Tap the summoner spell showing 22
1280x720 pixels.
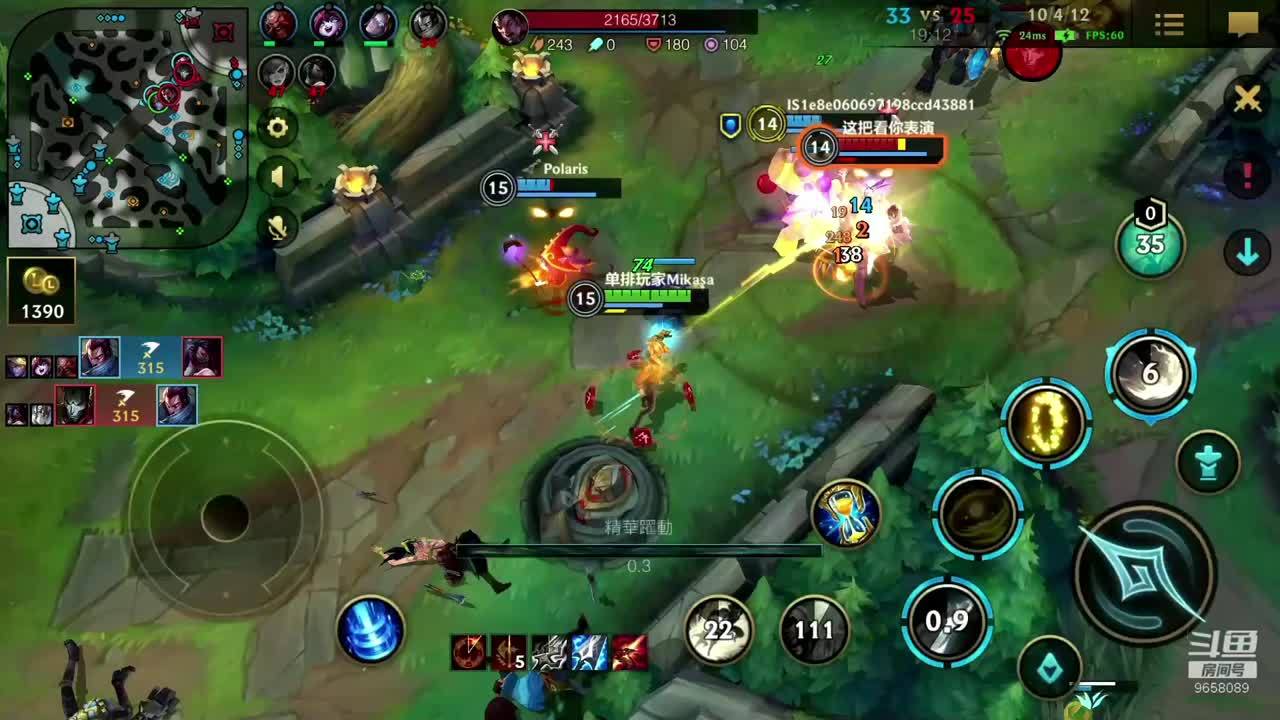pyautogui.click(x=718, y=630)
